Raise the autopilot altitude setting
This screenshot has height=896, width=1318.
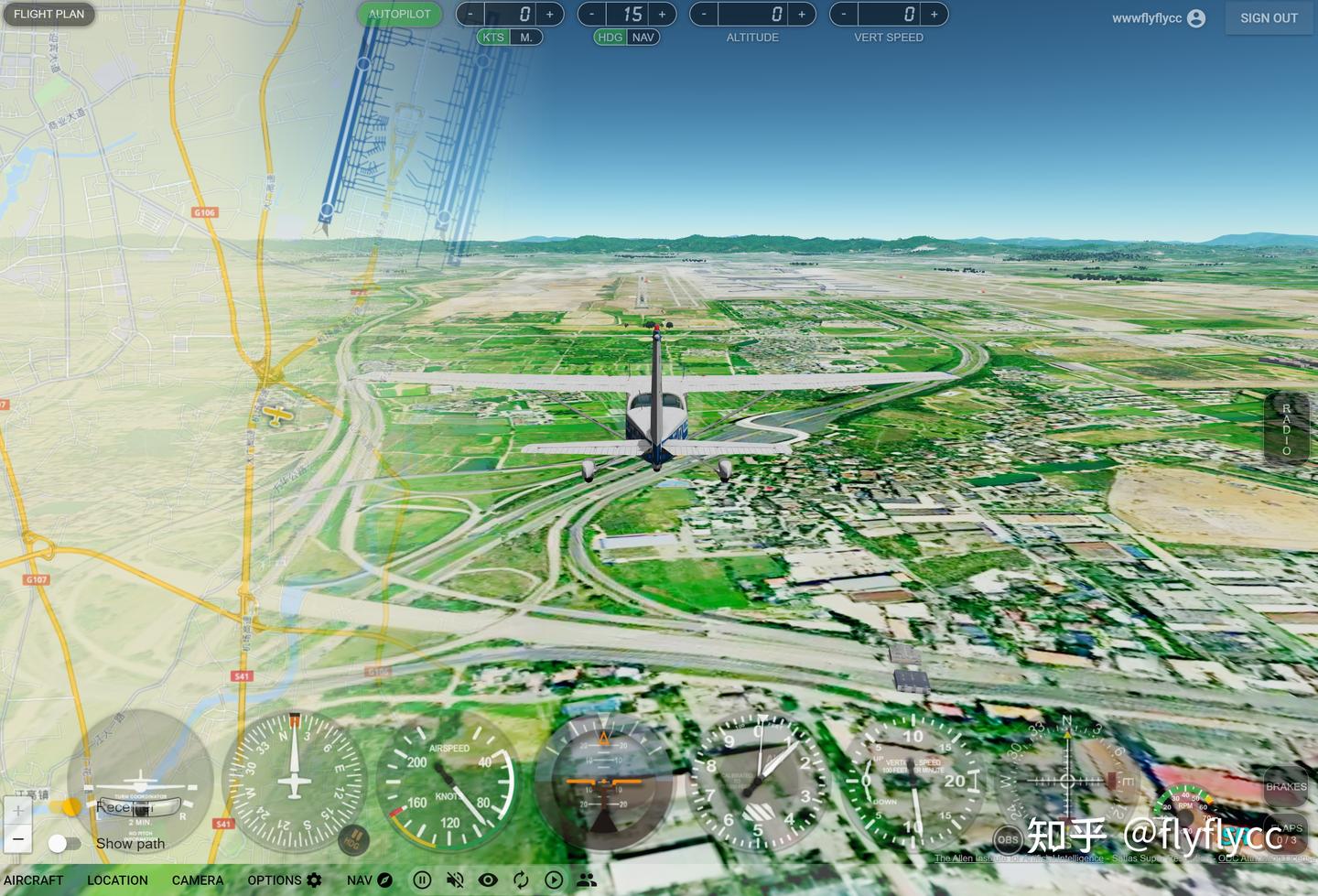pos(802,14)
